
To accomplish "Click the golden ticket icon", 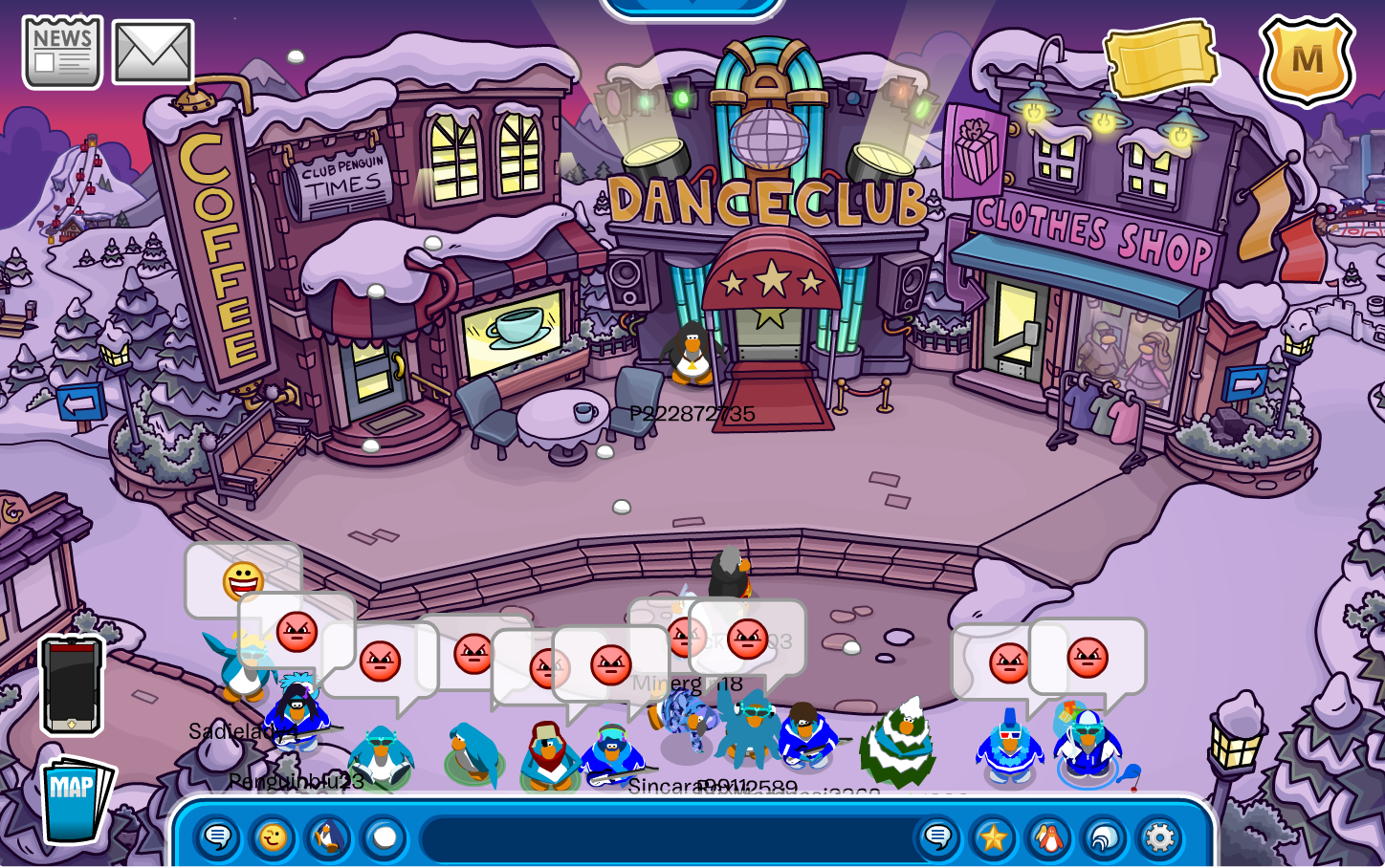I will (1161, 57).
